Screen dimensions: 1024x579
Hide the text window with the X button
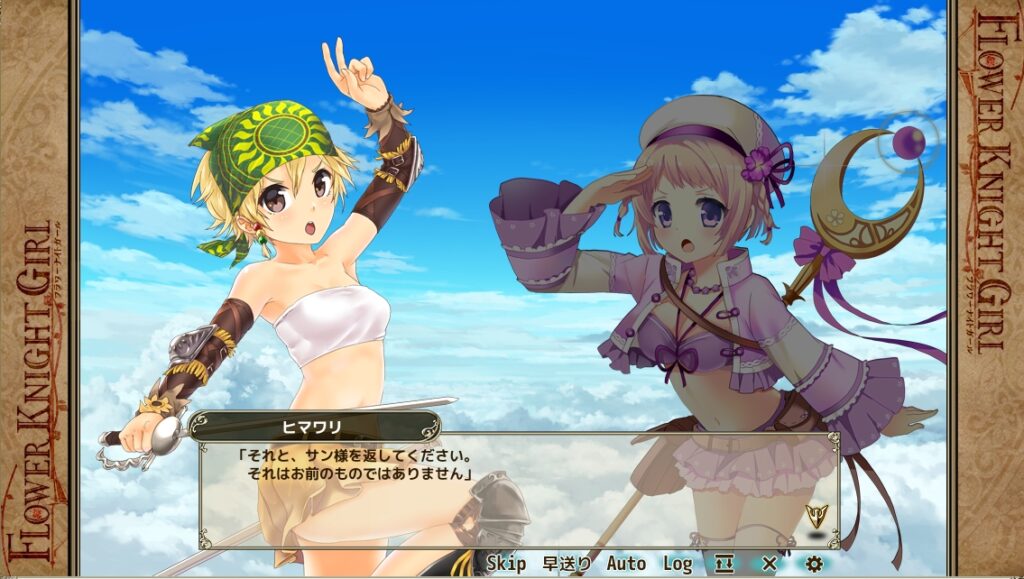tap(769, 564)
